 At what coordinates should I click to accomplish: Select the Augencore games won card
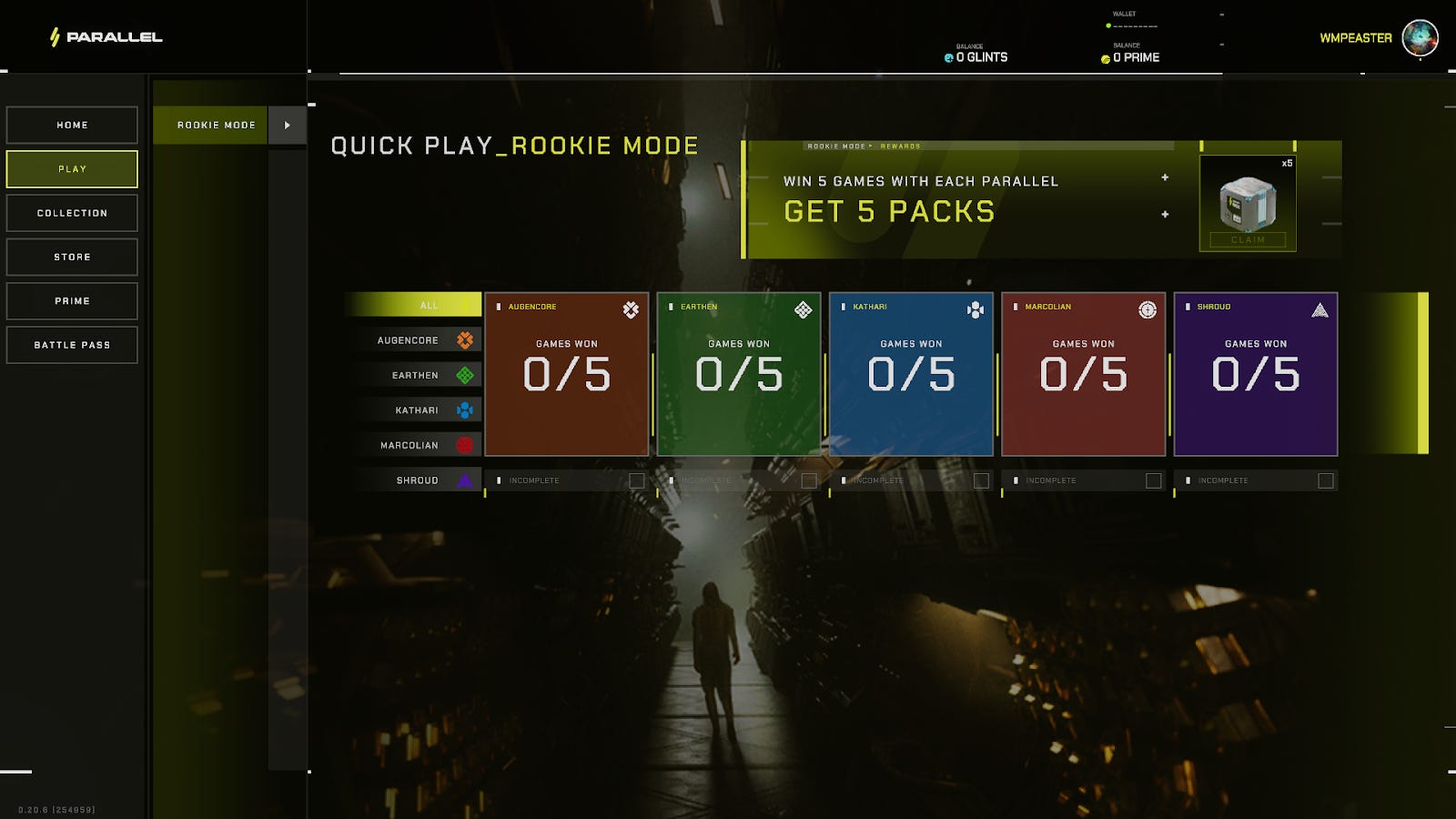pos(566,374)
